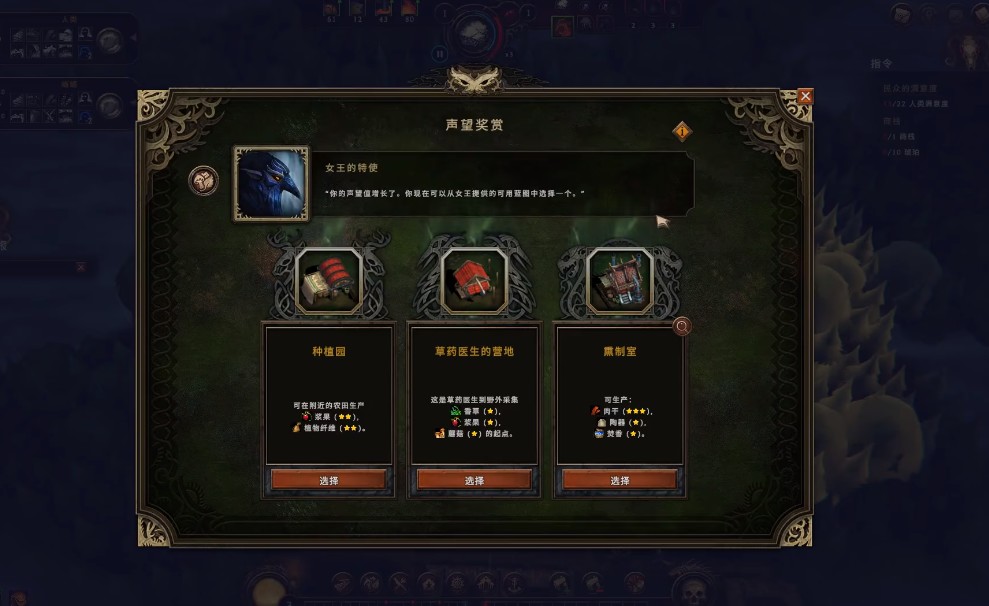
Task: Click the round icon beside the raven portrait
Action: point(203,181)
